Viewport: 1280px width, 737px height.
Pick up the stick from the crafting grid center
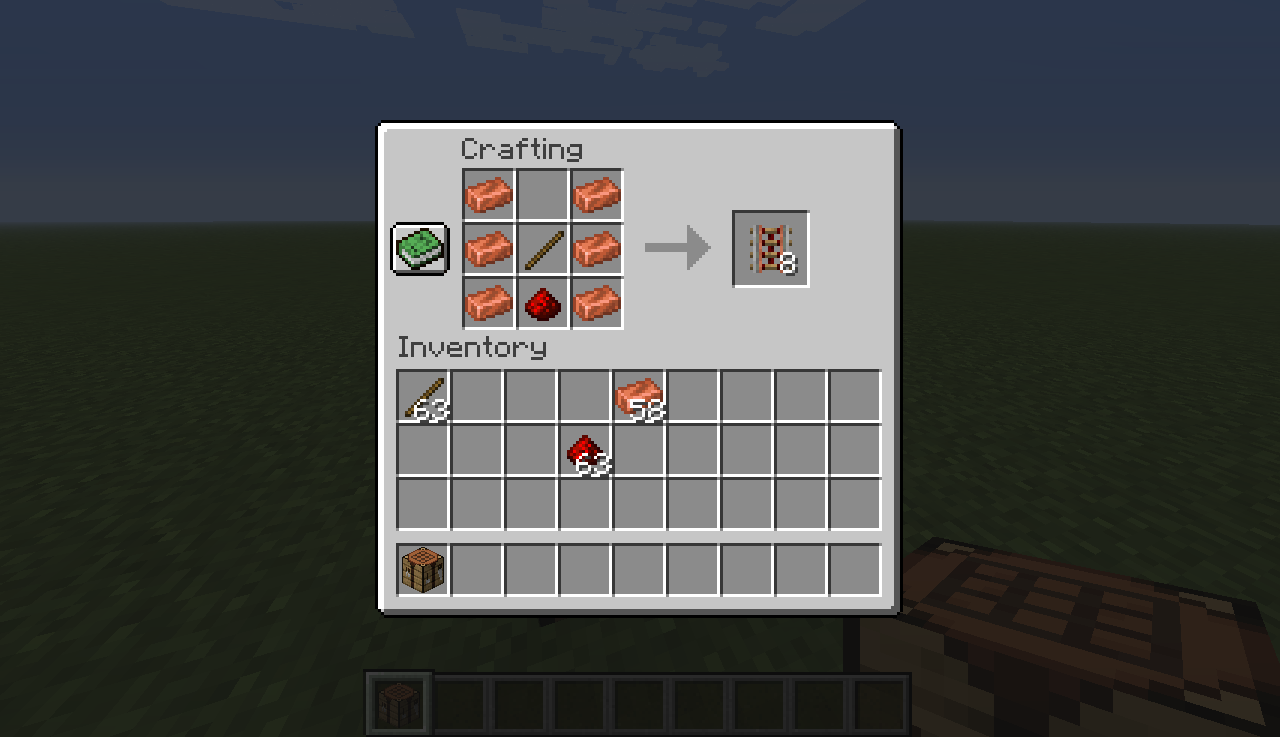(x=542, y=247)
